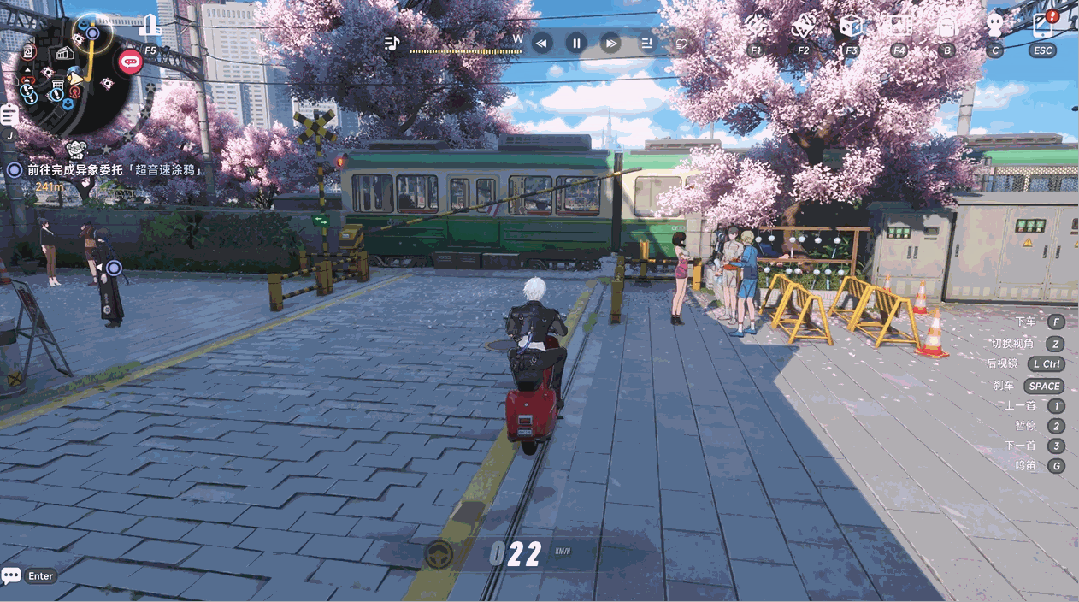Pause the music player
Screen dimensions: 1079x602
[x=577, y=43]
